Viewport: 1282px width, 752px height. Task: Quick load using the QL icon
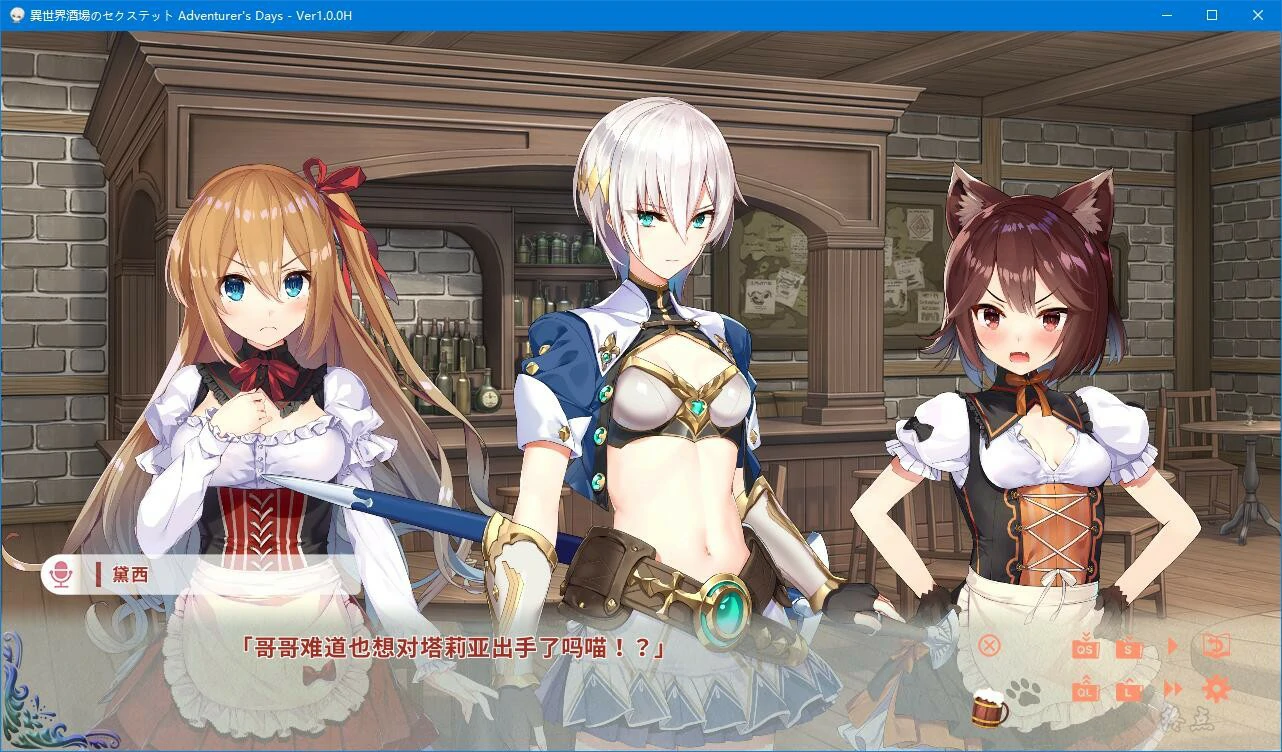(x=1085, y=691)
